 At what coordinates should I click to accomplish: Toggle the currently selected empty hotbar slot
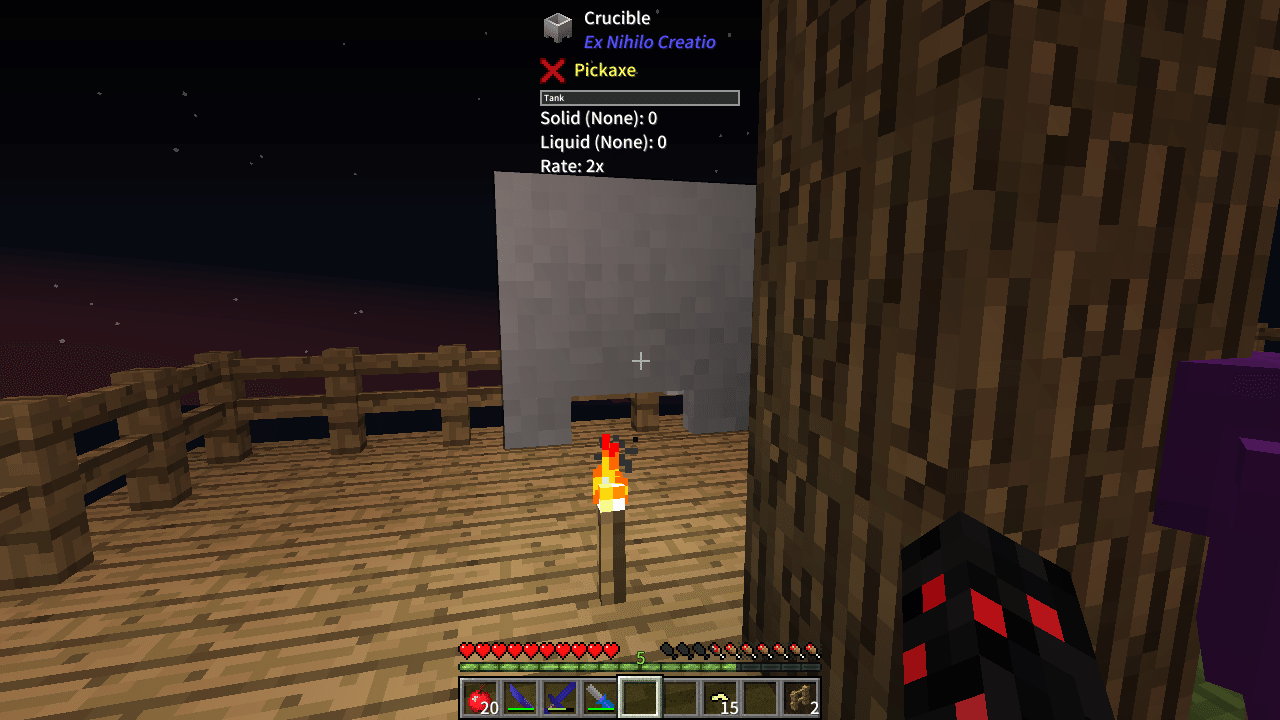640,699
